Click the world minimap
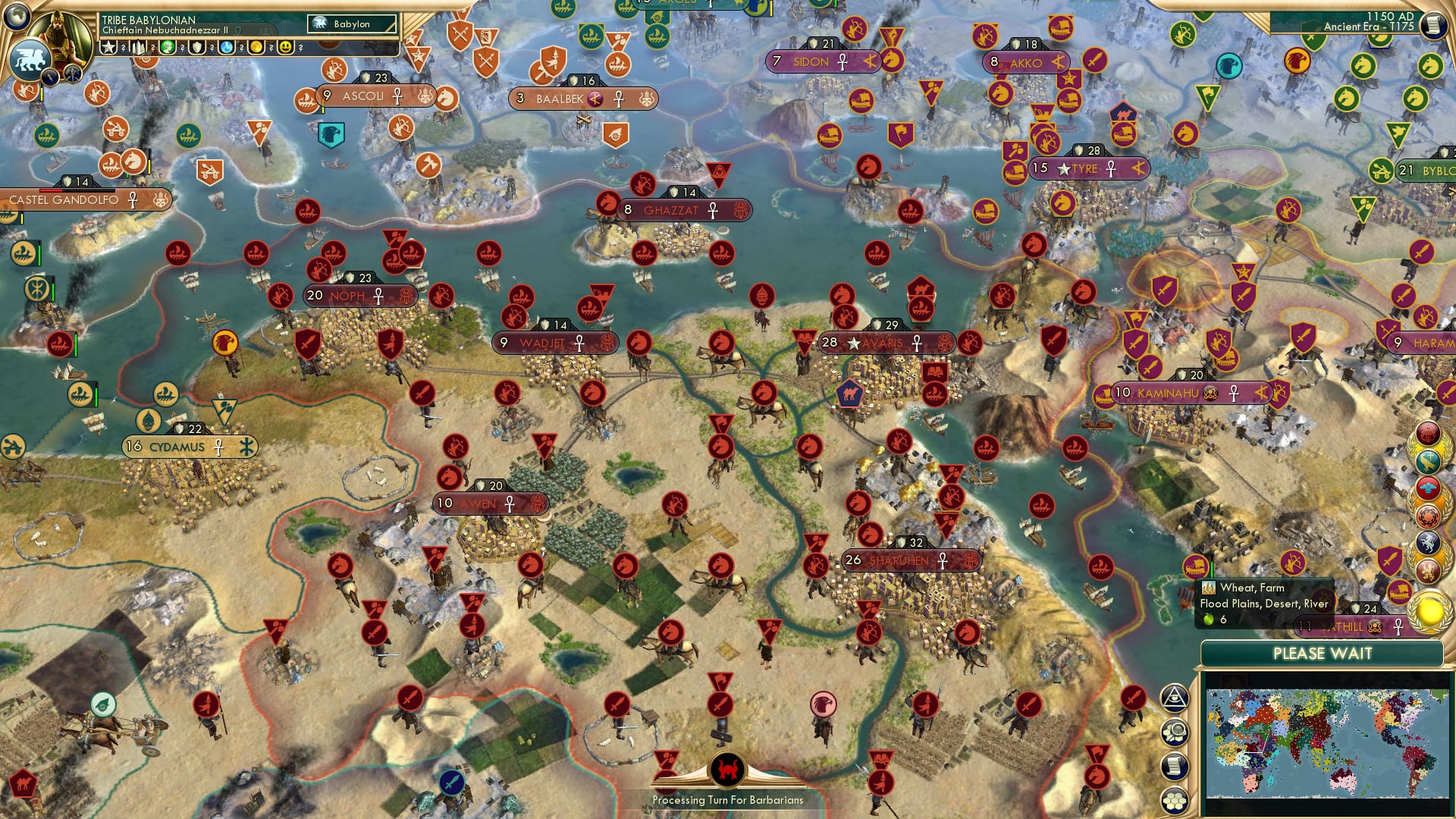This screenshot has width=1456, height=819. [x=1327, y=743]
